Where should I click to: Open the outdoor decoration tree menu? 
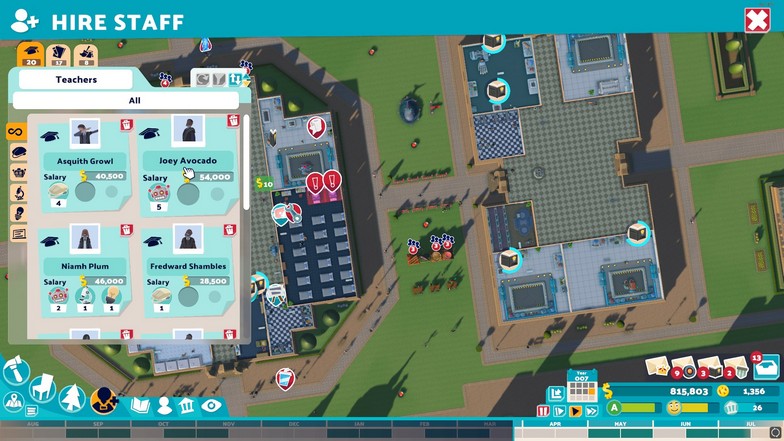[73, 398]
